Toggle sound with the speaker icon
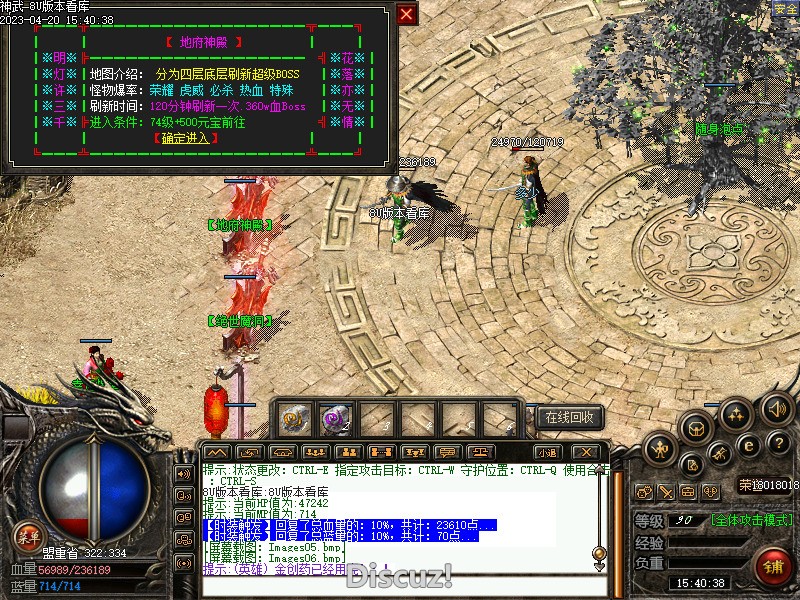The image size is (800, 600). coord(777,407)
